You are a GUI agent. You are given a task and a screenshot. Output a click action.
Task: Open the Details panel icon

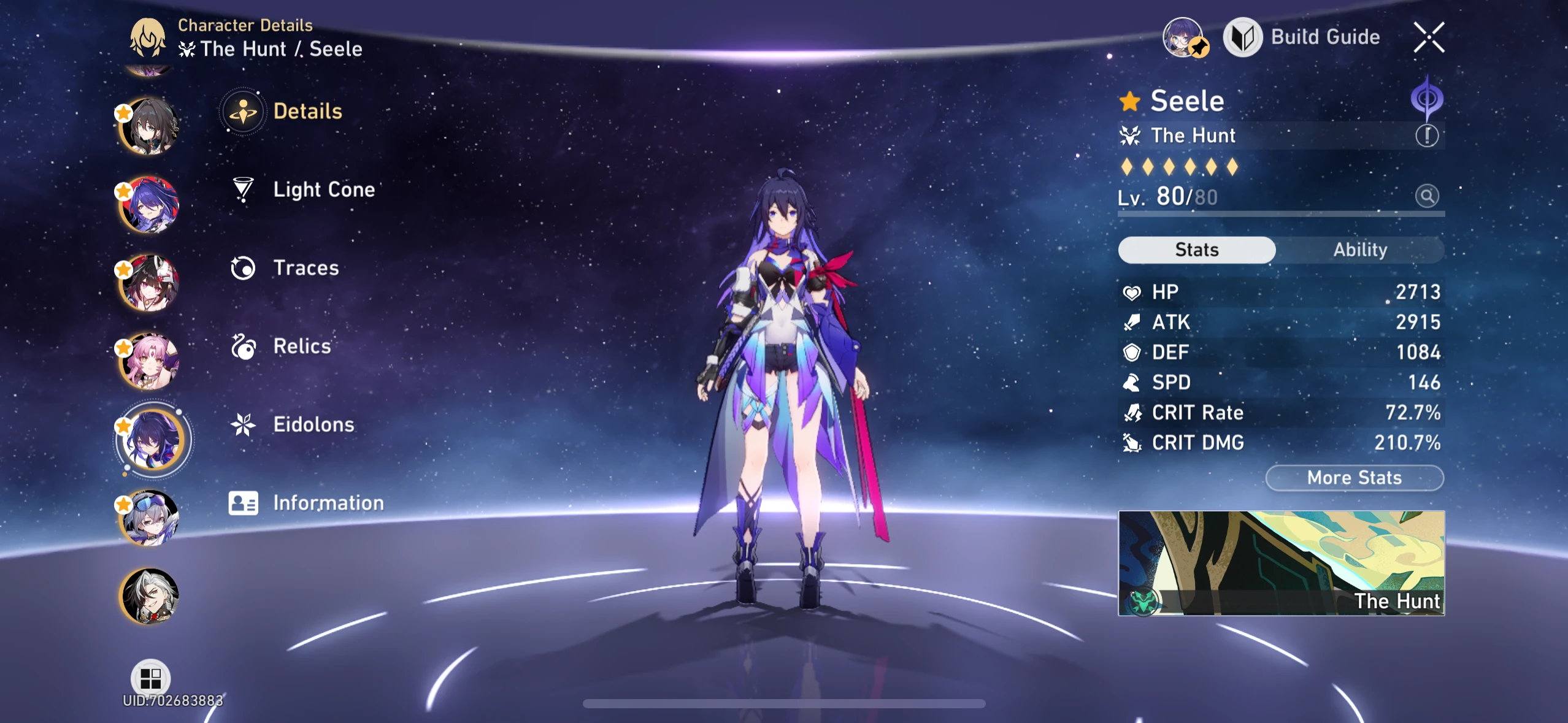244,111
